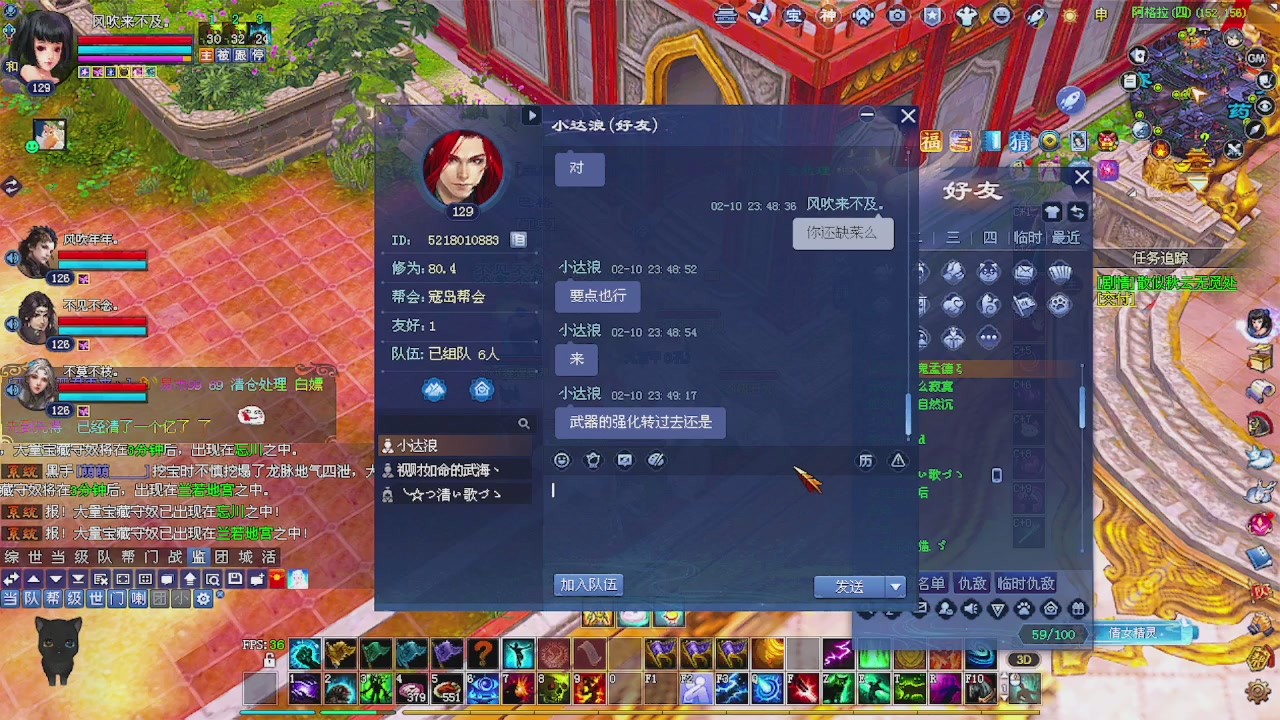Switch to the 临时 tab in the friend panel
1280x720 pixels.
point(1030,237)
